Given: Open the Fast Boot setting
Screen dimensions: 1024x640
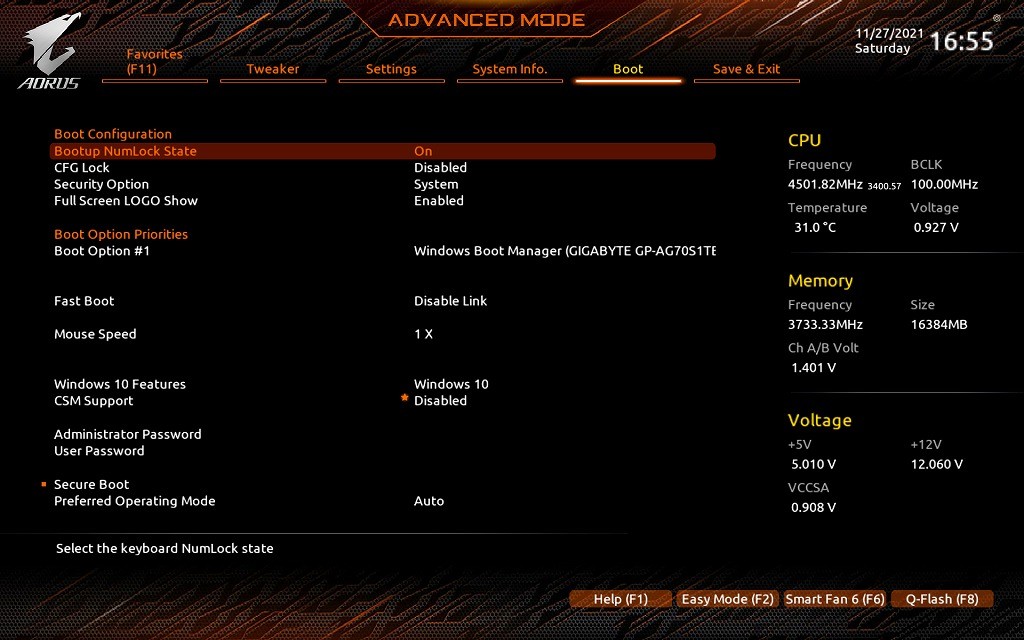Looking at the screenshot, I should click(84, 301).
